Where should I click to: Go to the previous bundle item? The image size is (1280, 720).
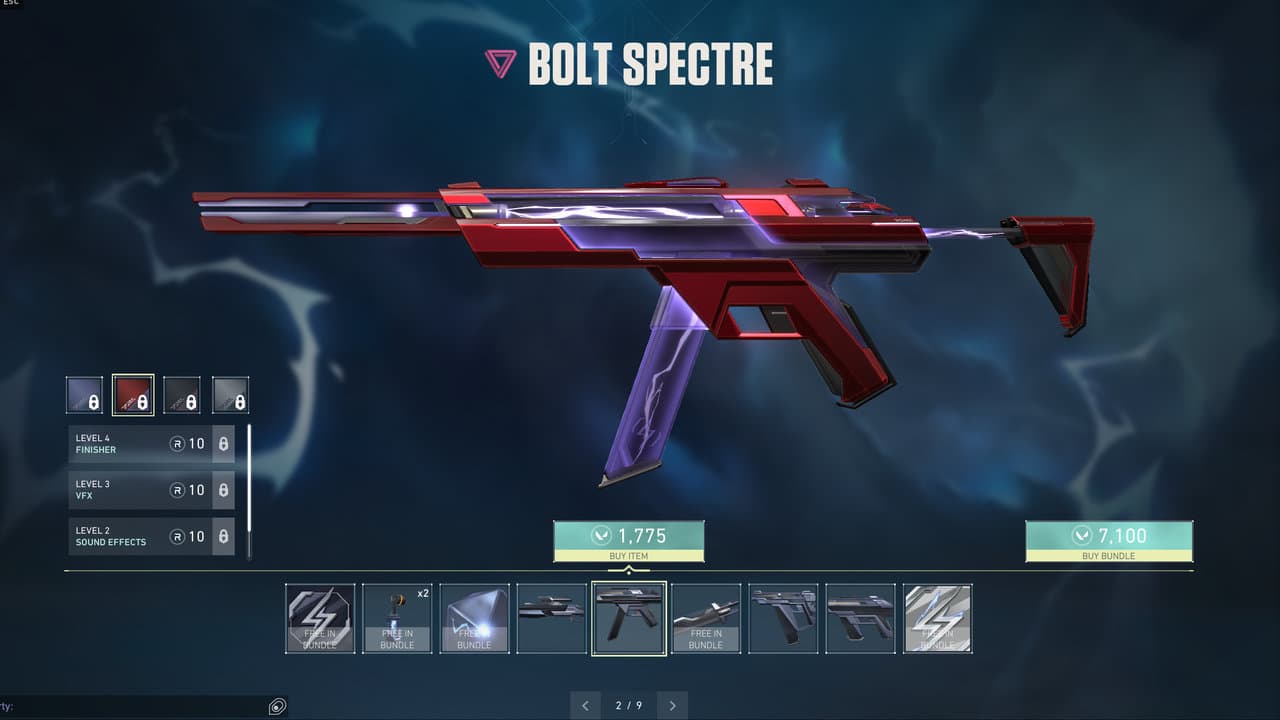(x=585, y=705)
